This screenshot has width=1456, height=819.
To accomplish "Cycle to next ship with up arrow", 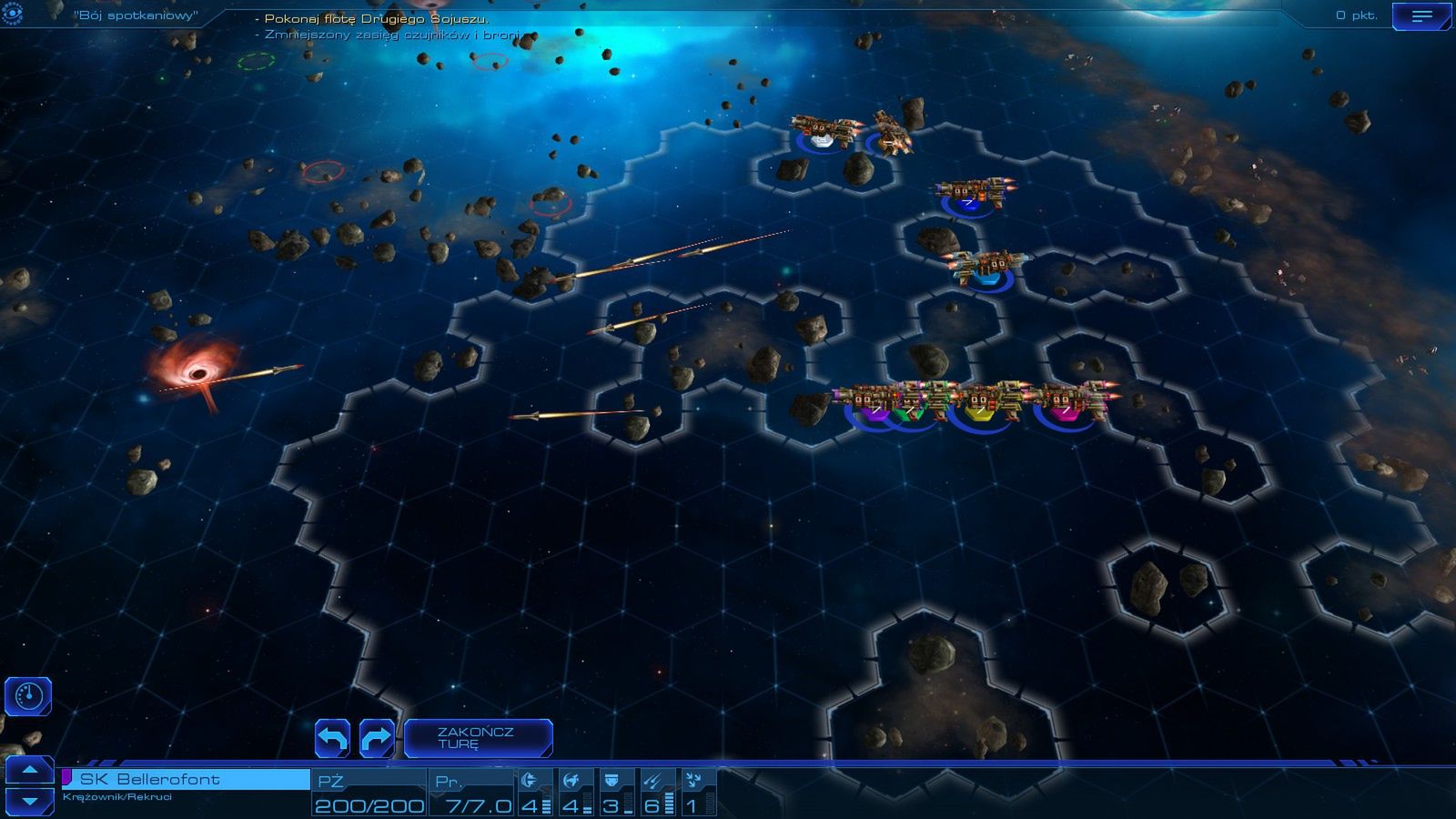I will pyautogui.click(x=28, y=769).
